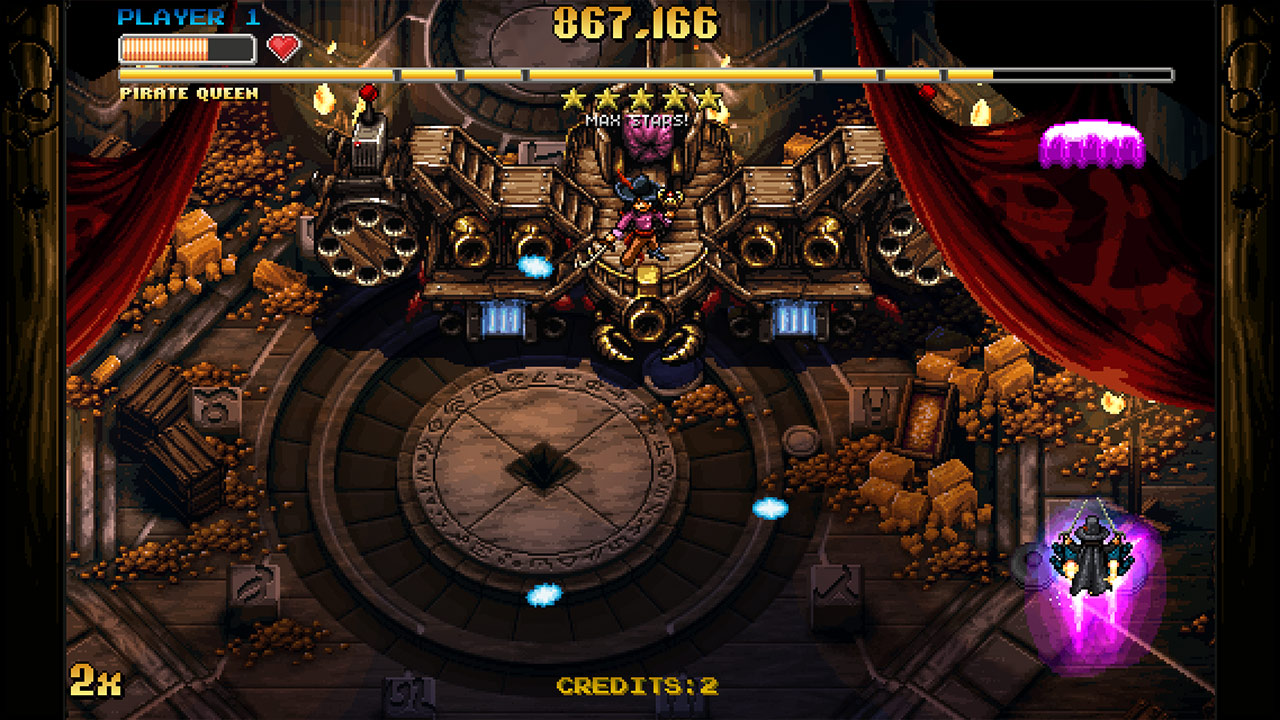Click the red heart life icon
The width and height of the screenshot is (1280, 720).
coord(283,45)
